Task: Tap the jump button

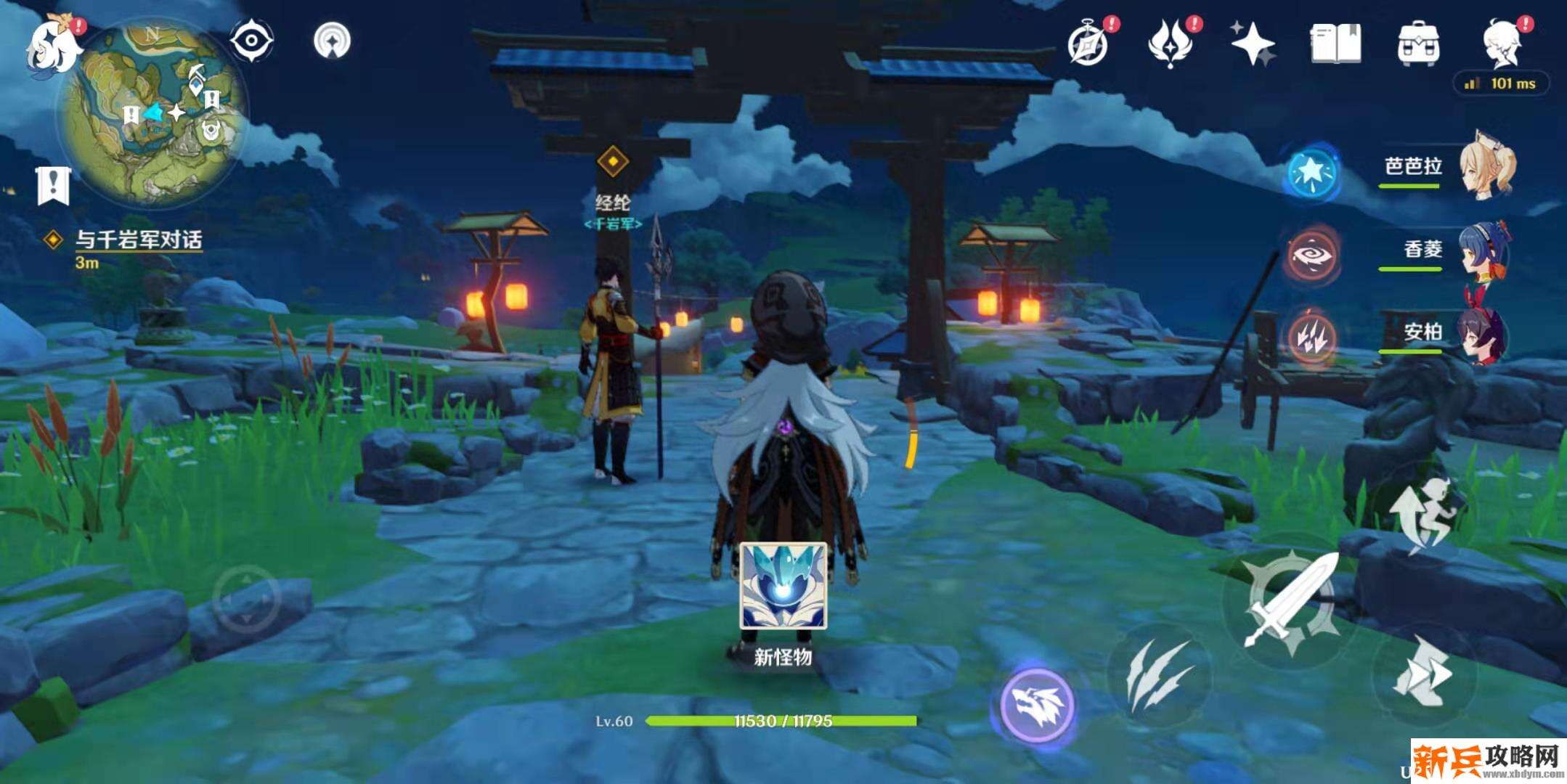Action: (1423, 515)
